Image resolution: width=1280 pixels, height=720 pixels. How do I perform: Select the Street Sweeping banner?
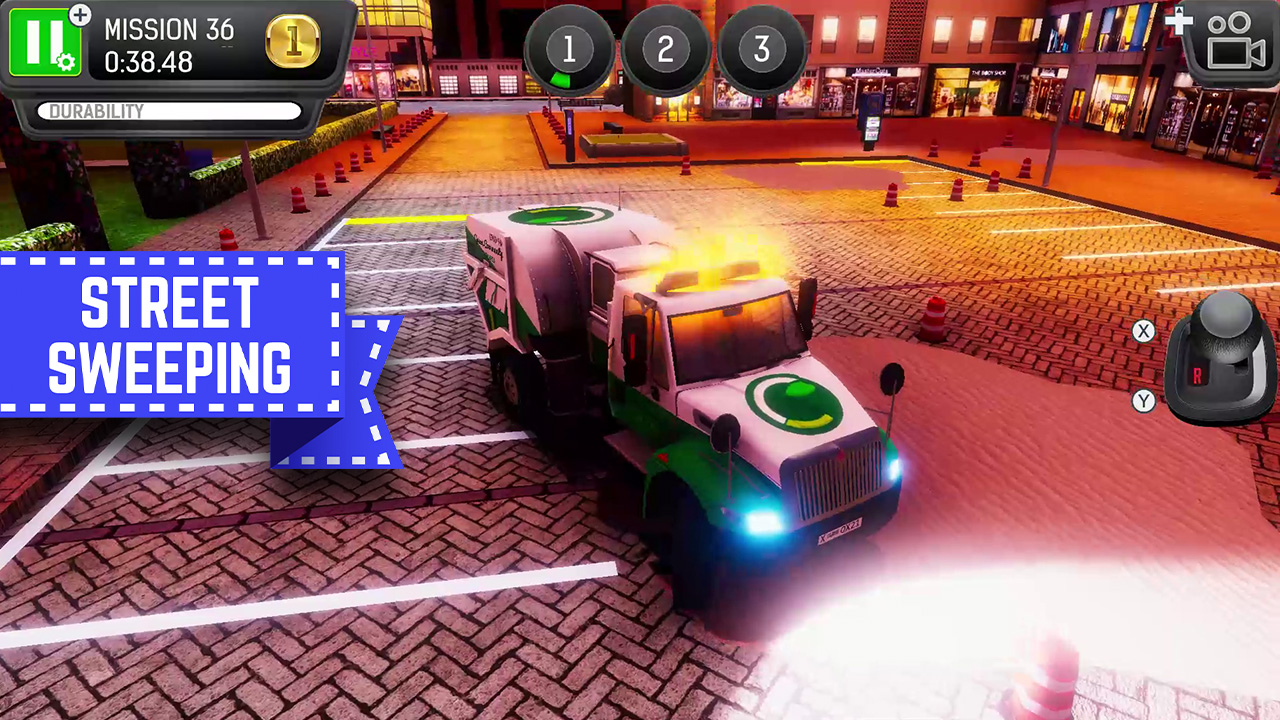[168, 332]
